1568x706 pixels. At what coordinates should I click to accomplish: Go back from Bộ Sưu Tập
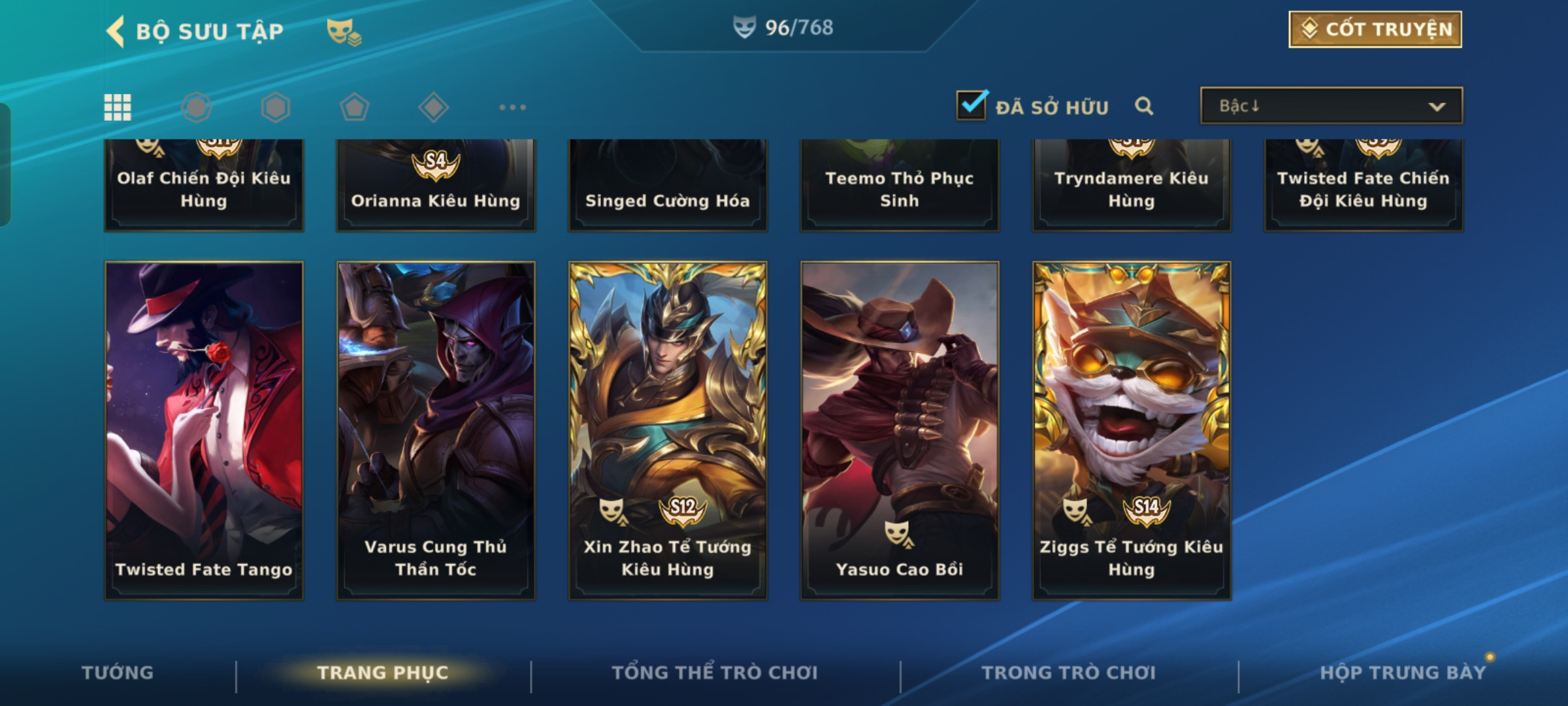tap(116, 31)
